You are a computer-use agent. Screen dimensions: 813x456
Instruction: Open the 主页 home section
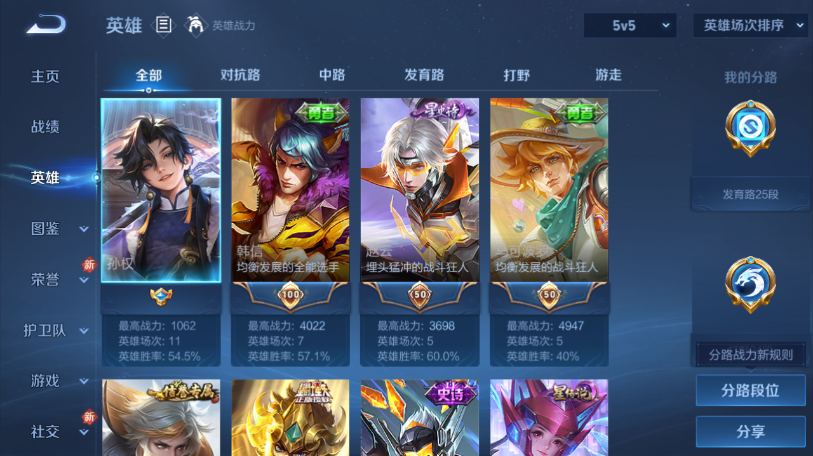pyautogui.click(x=45, y=76)
